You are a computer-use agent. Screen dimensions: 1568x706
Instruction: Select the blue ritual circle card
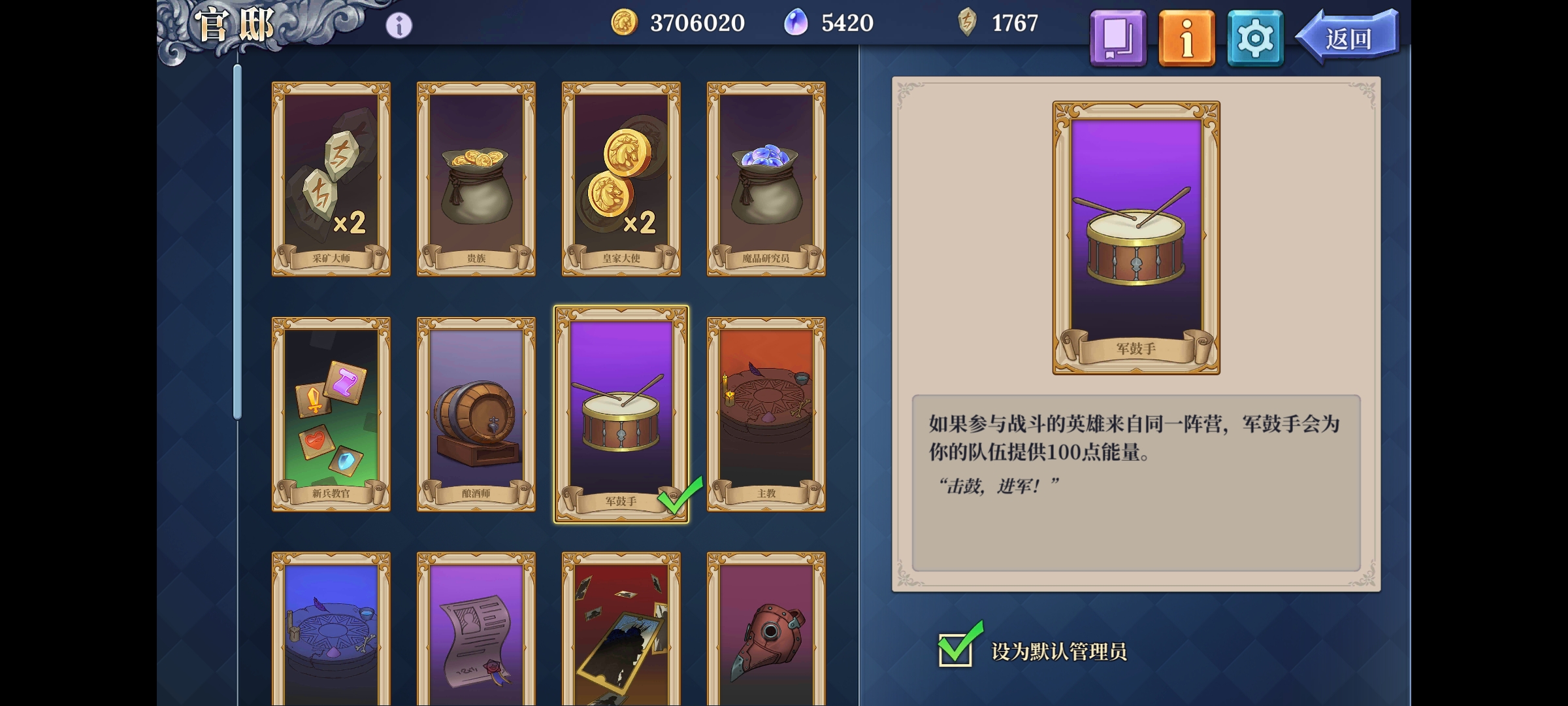331,631
